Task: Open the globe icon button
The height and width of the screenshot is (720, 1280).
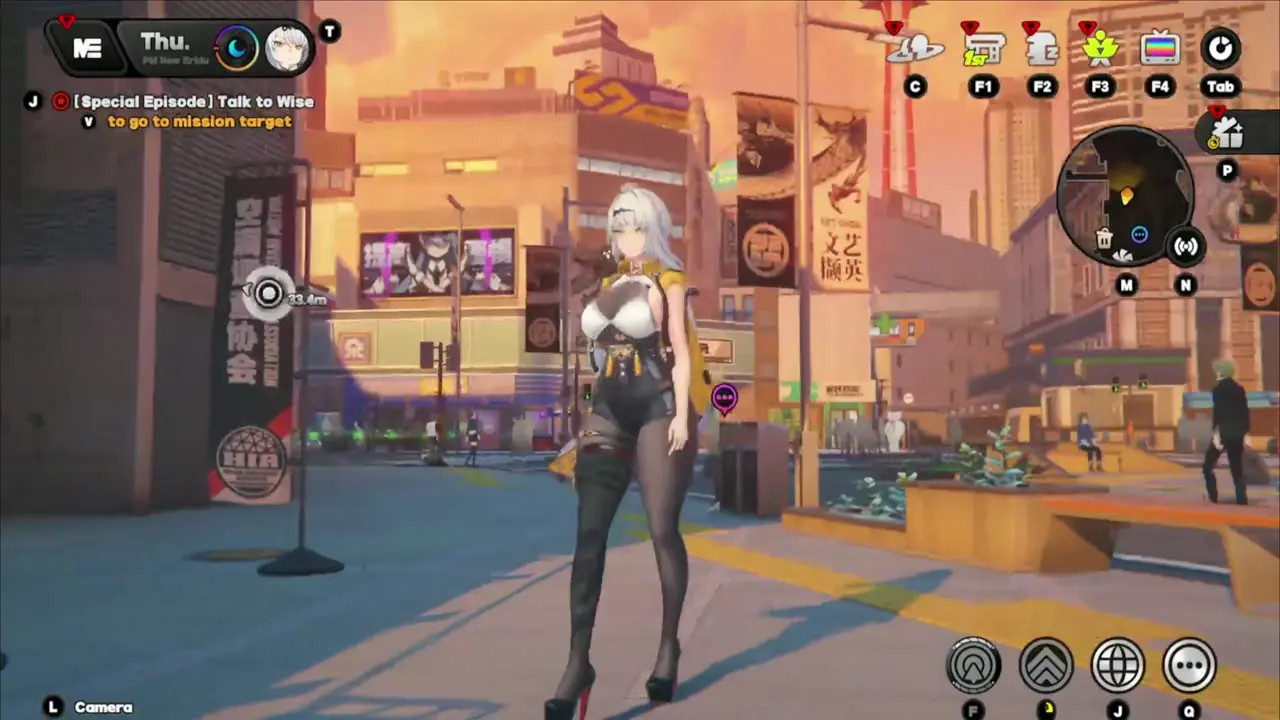Action: point(1117,665)
